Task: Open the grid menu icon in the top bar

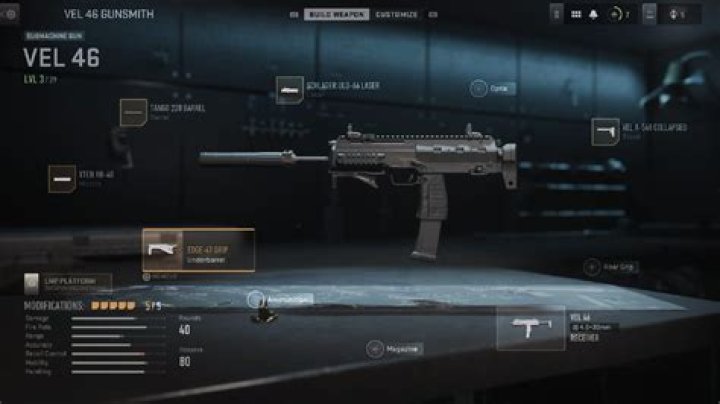Action: pyautogui.click(x=576, y=15)
